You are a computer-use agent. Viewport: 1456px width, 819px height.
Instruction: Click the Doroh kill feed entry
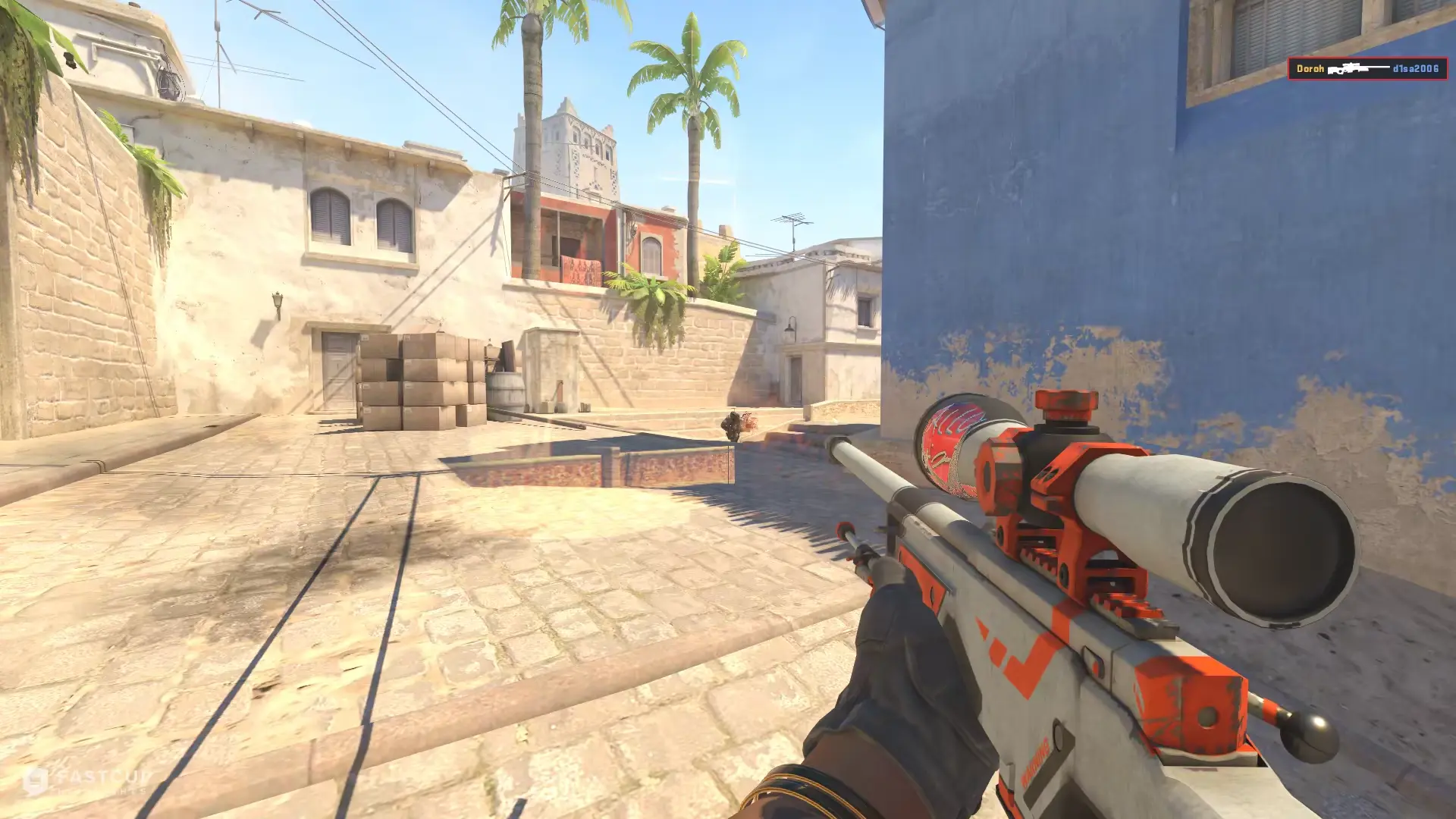[x=1367, y=68]
